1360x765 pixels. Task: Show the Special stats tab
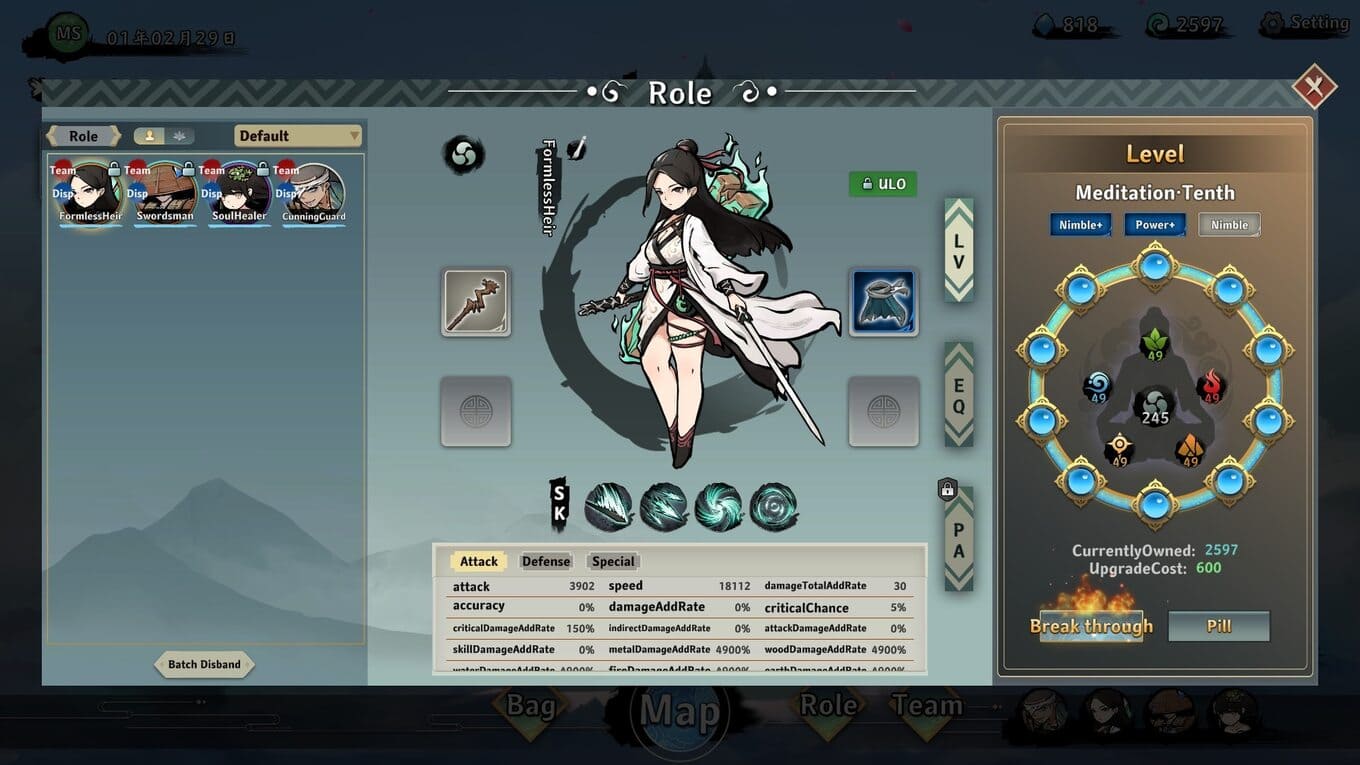(x=613, y=561)
